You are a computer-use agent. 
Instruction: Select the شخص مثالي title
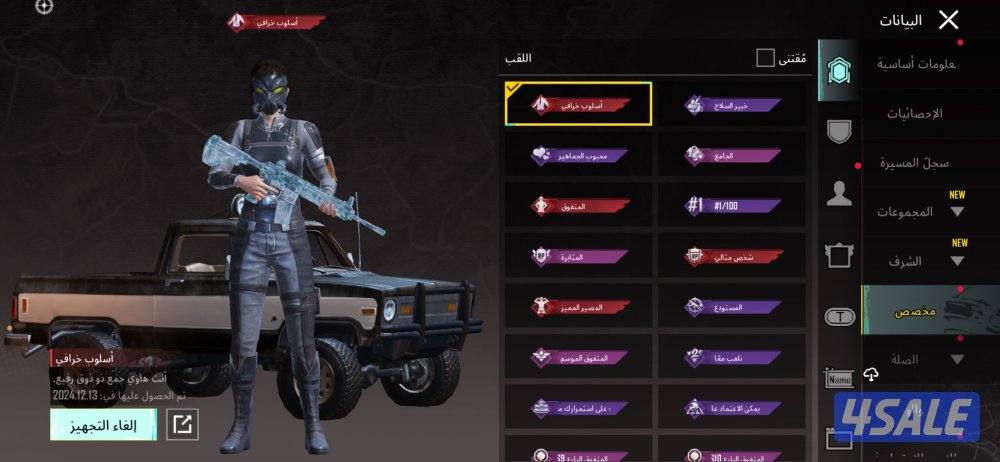click(x=733, y=256)
